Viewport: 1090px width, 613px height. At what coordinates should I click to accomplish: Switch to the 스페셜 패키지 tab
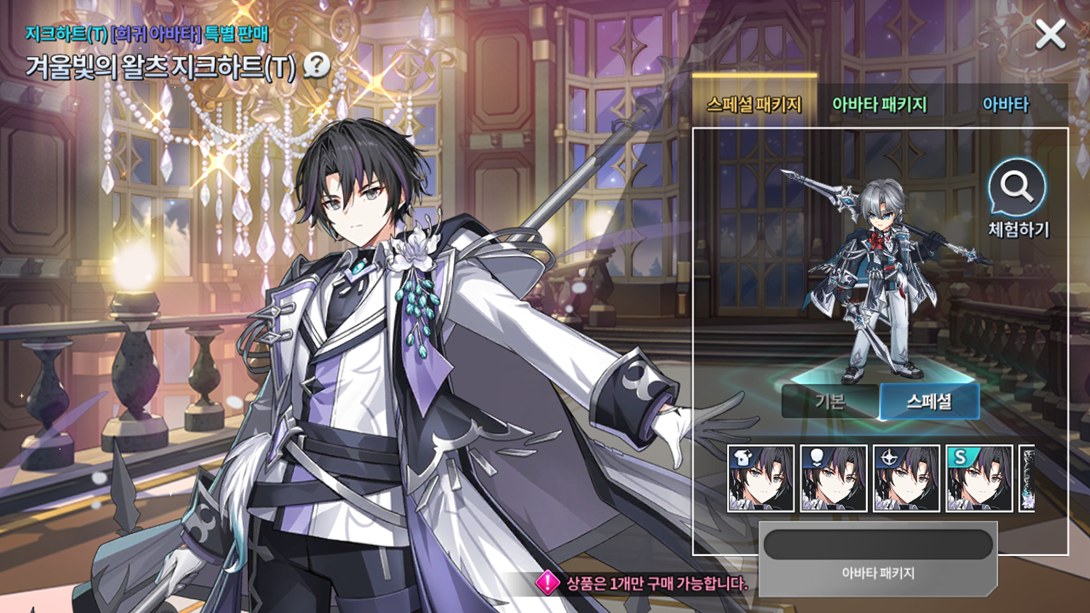[754, 104]
